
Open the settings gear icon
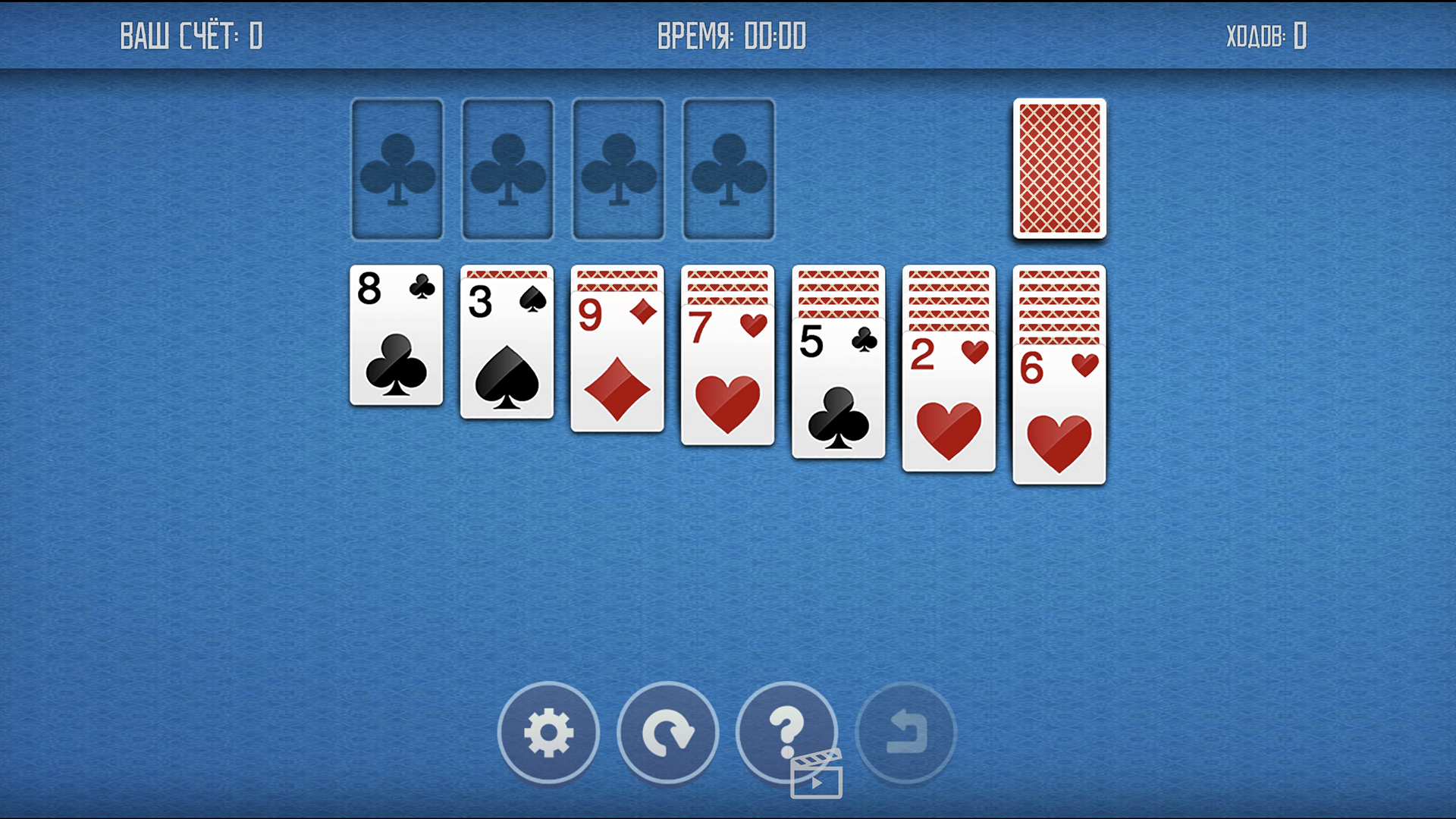coord(548,733)
